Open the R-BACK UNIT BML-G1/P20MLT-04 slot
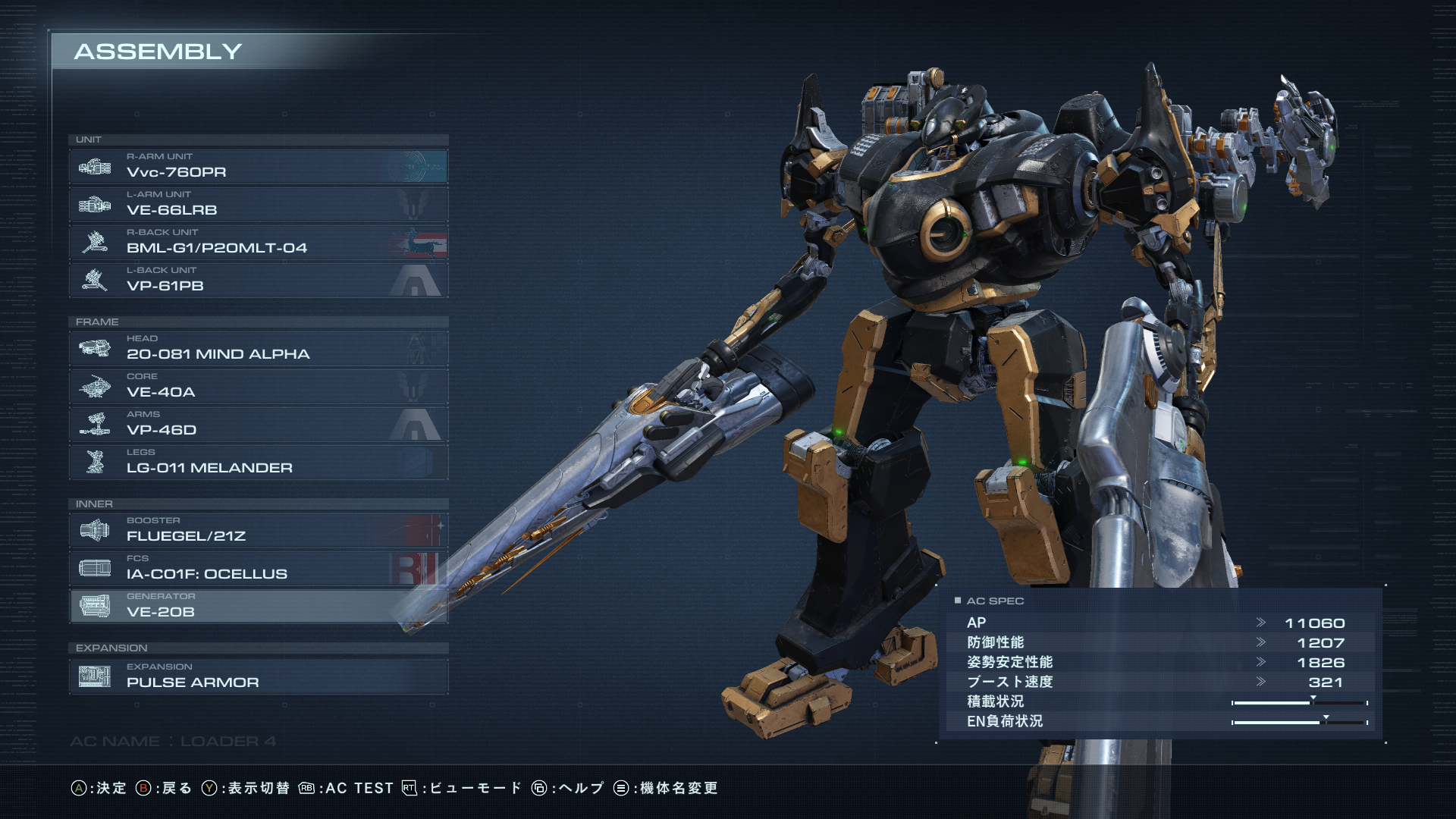 [x=258, y=242]
